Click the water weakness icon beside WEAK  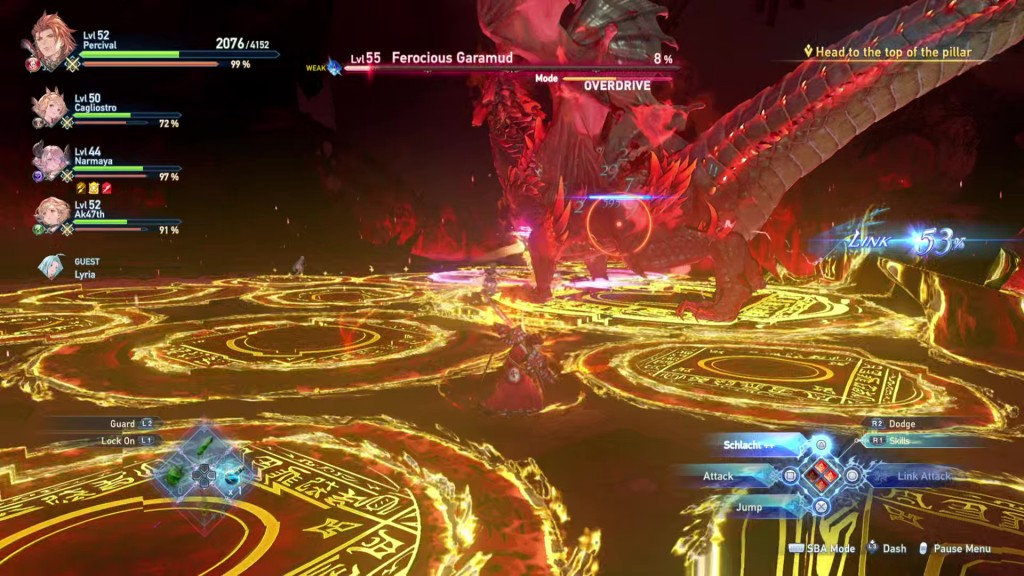coord(334,67)
